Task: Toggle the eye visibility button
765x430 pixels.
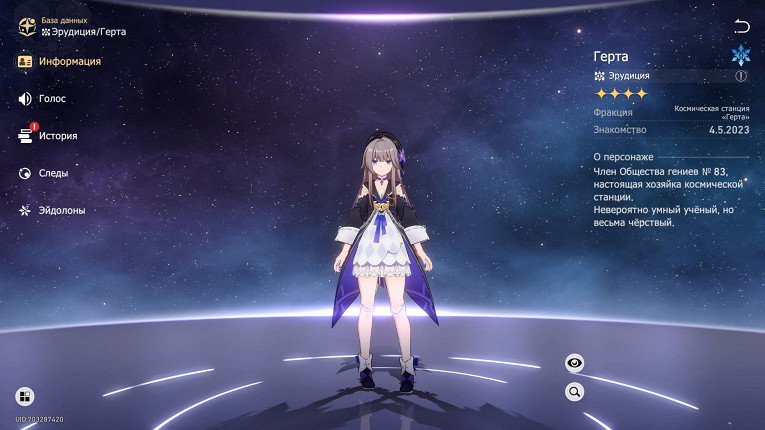Action: pyautogui.click(x=575, y=363)
